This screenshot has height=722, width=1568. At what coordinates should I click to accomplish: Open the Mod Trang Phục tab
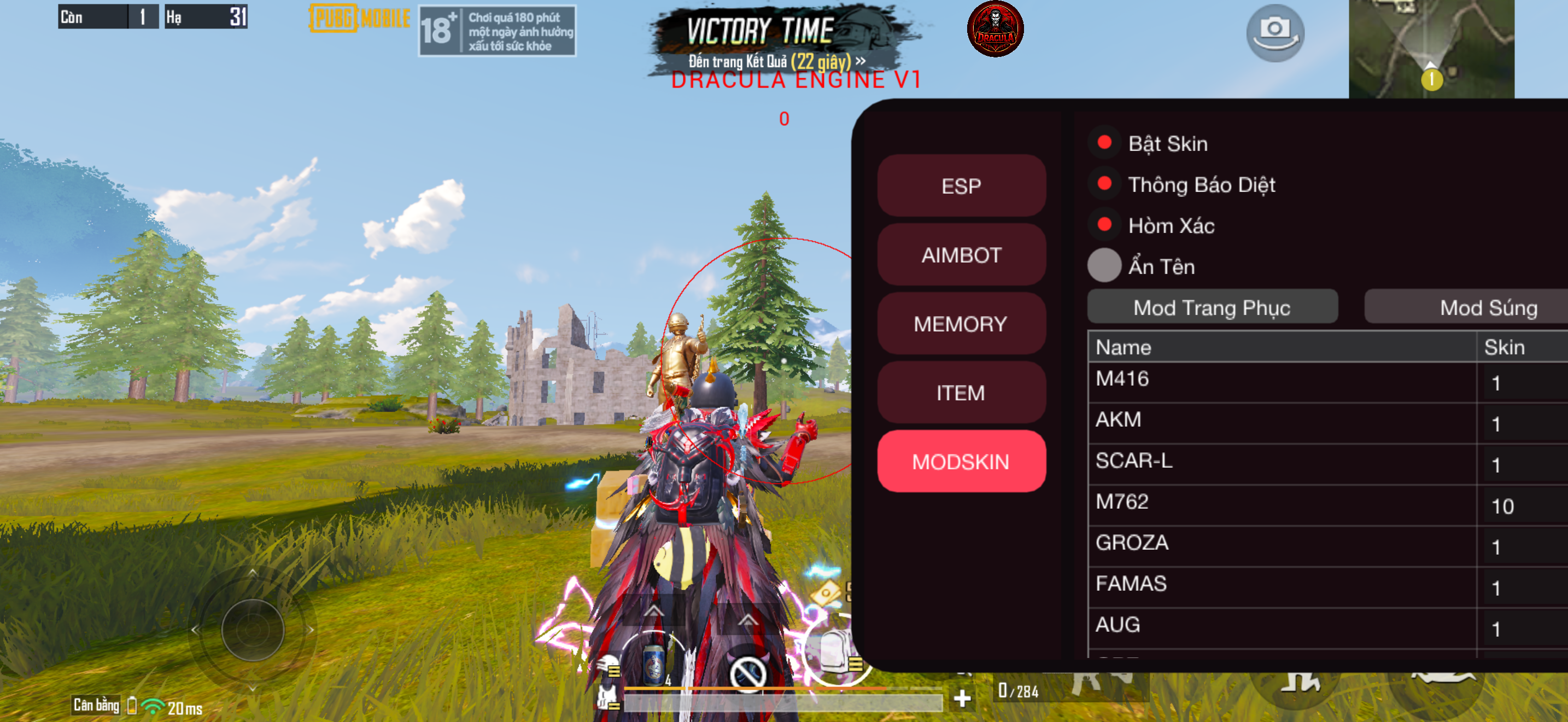(x=1212, y=307)
